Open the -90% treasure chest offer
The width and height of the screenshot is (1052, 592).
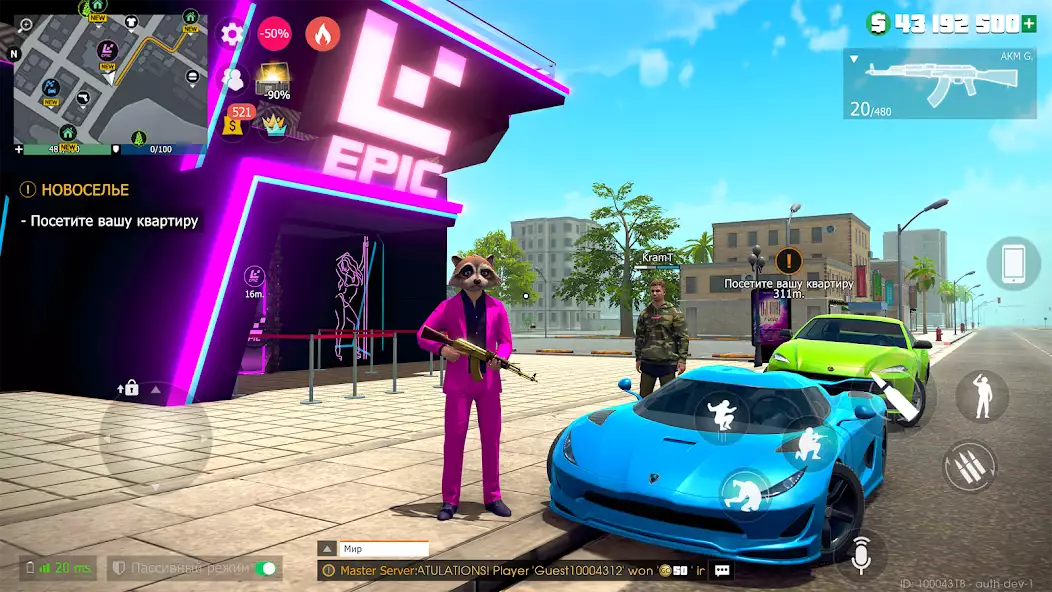click(273, 80)
